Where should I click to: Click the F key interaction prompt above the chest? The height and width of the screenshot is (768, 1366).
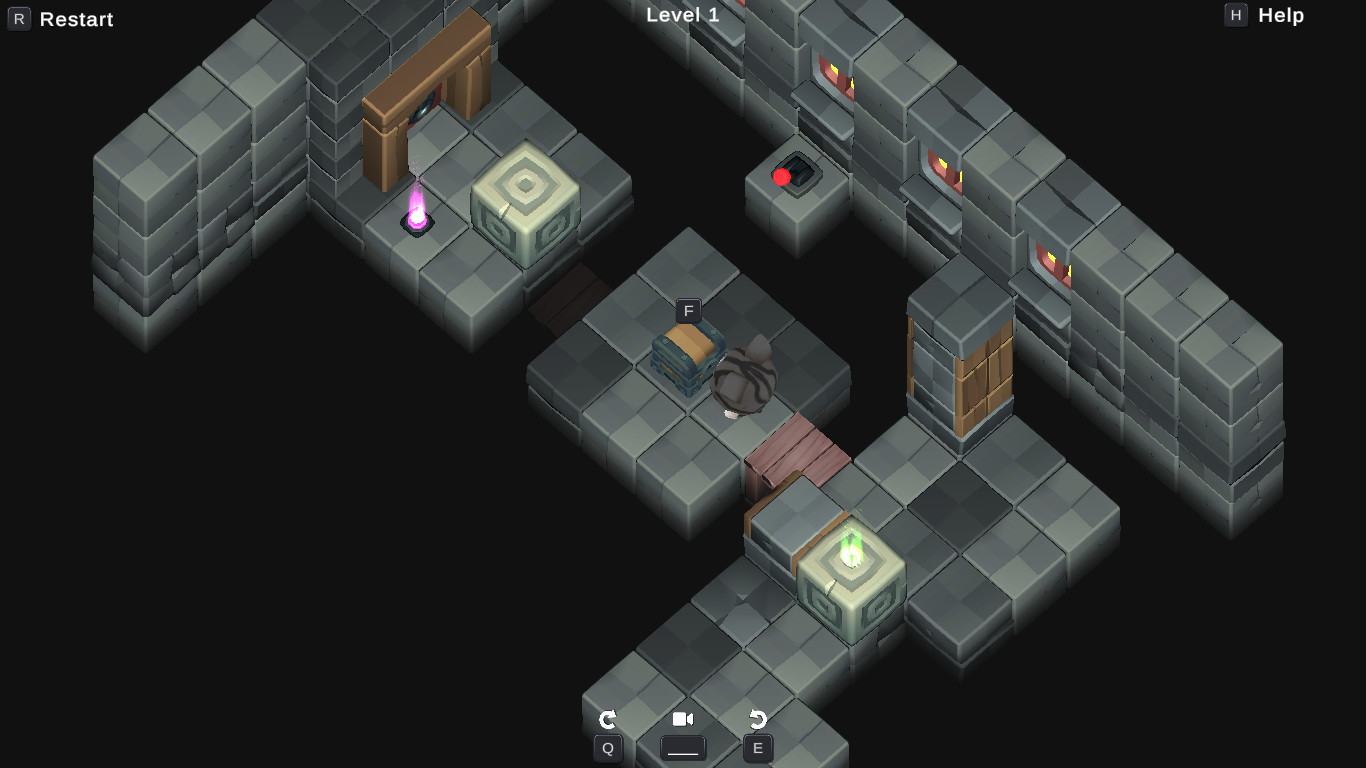coord(687,311)
